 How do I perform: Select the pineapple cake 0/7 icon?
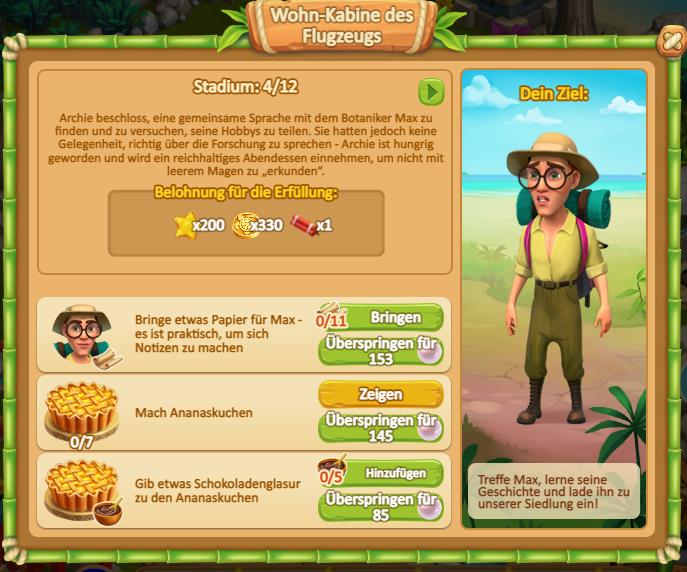81,410
